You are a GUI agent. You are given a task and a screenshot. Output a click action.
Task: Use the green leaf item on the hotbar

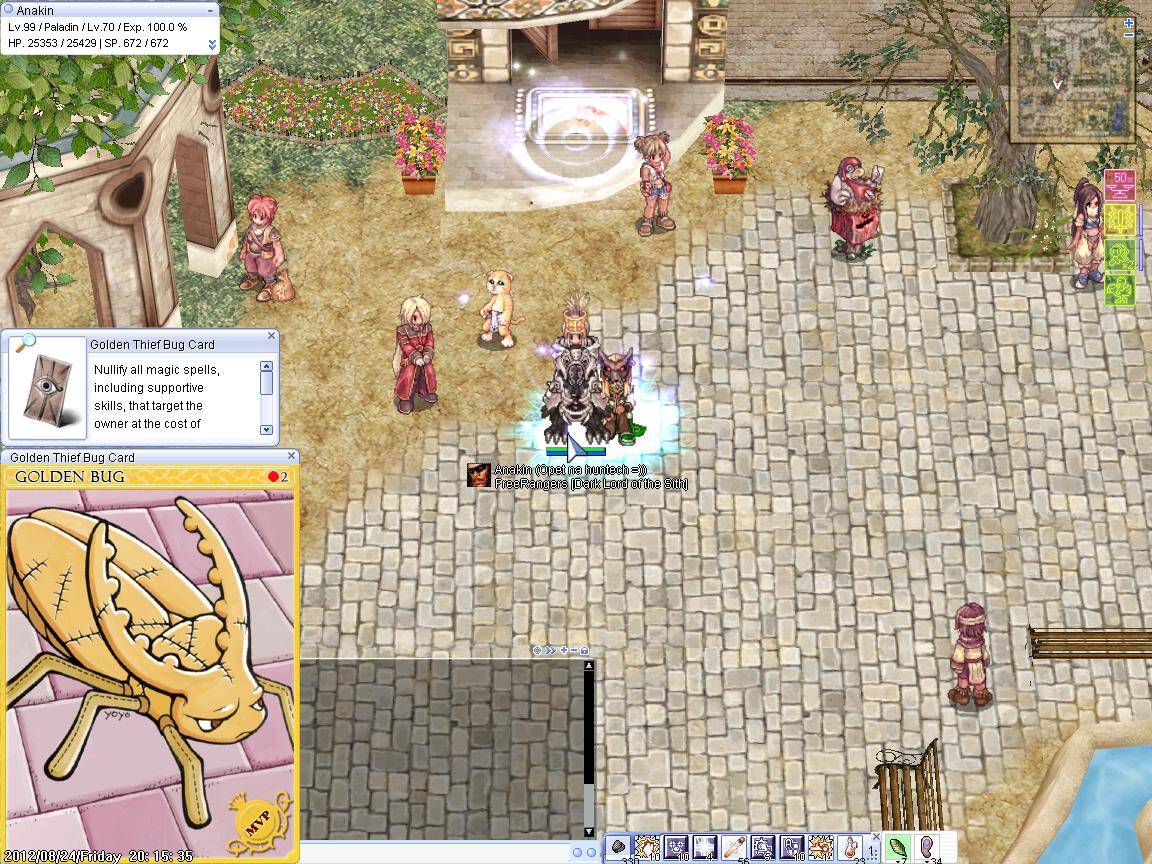[x=897, y=846]
